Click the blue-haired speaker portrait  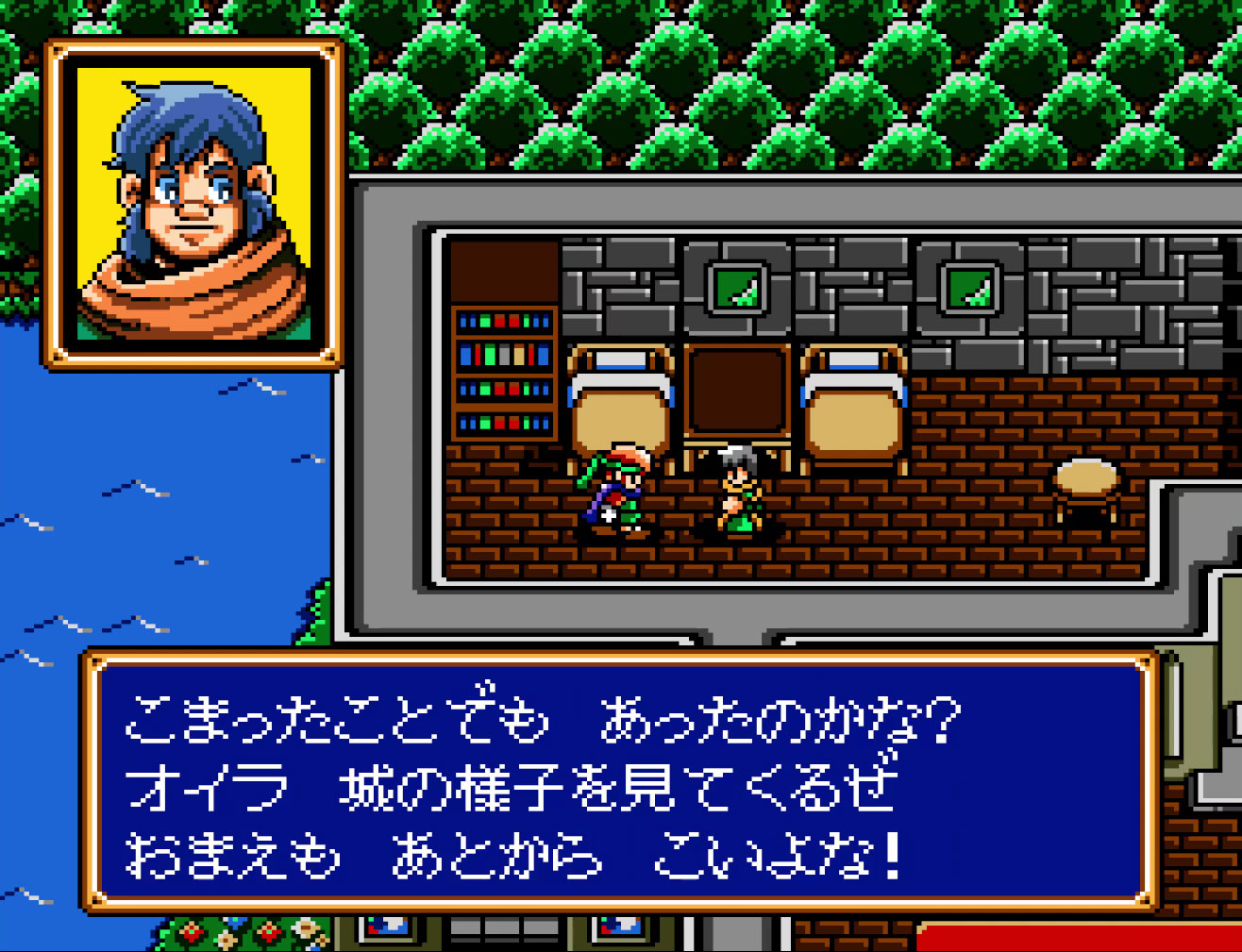tap(193, 203)
